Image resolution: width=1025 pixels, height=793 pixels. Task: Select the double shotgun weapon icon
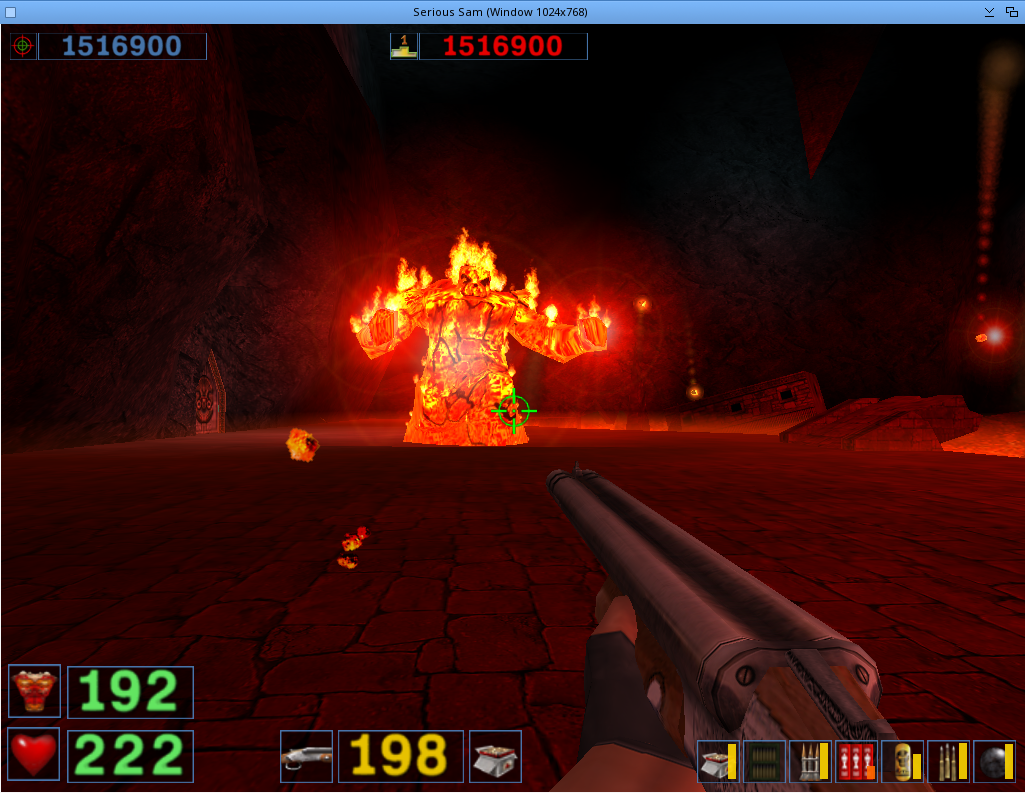coord(306,756)
